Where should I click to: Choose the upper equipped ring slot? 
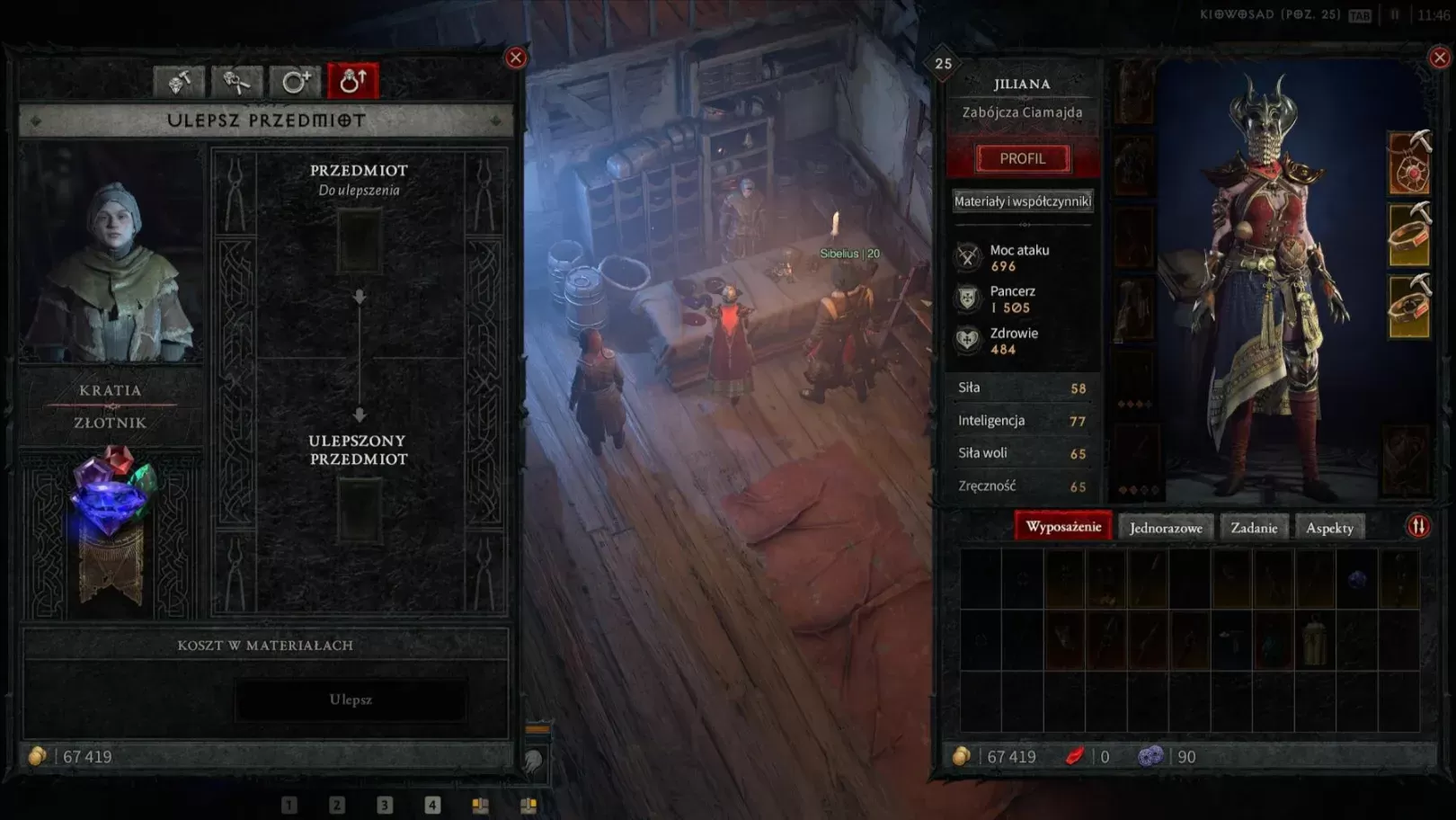coord(1409,236)
